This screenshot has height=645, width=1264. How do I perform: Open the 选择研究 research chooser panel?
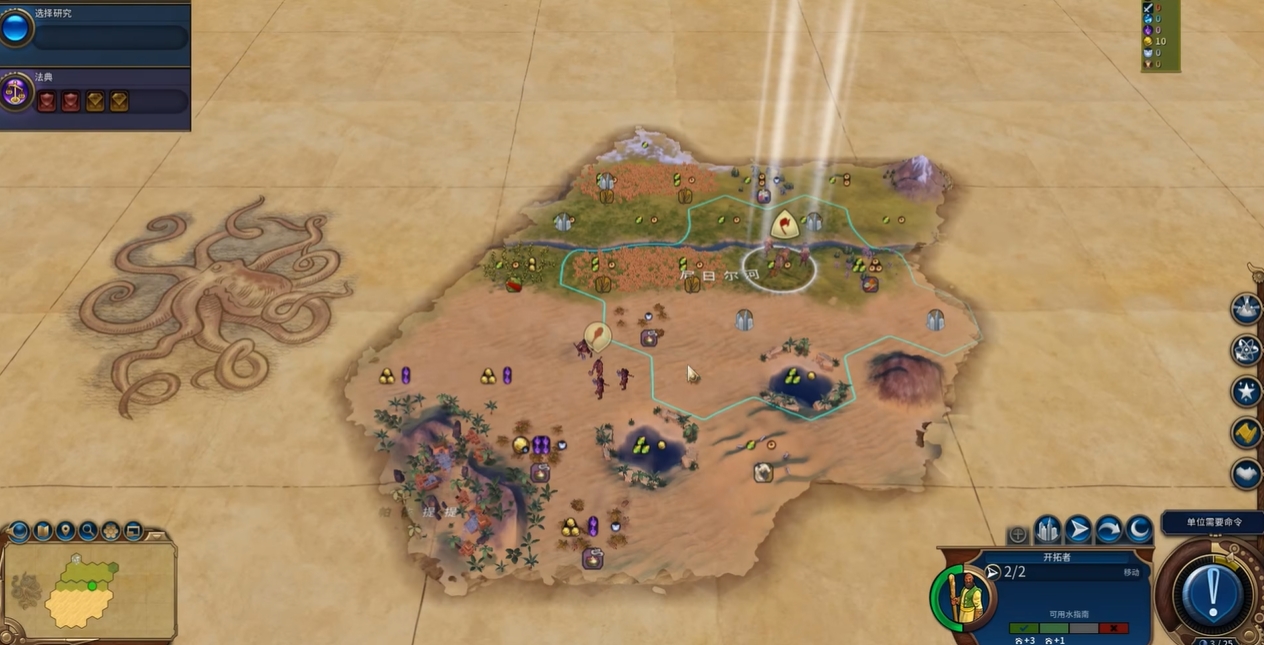pos(110,36)
